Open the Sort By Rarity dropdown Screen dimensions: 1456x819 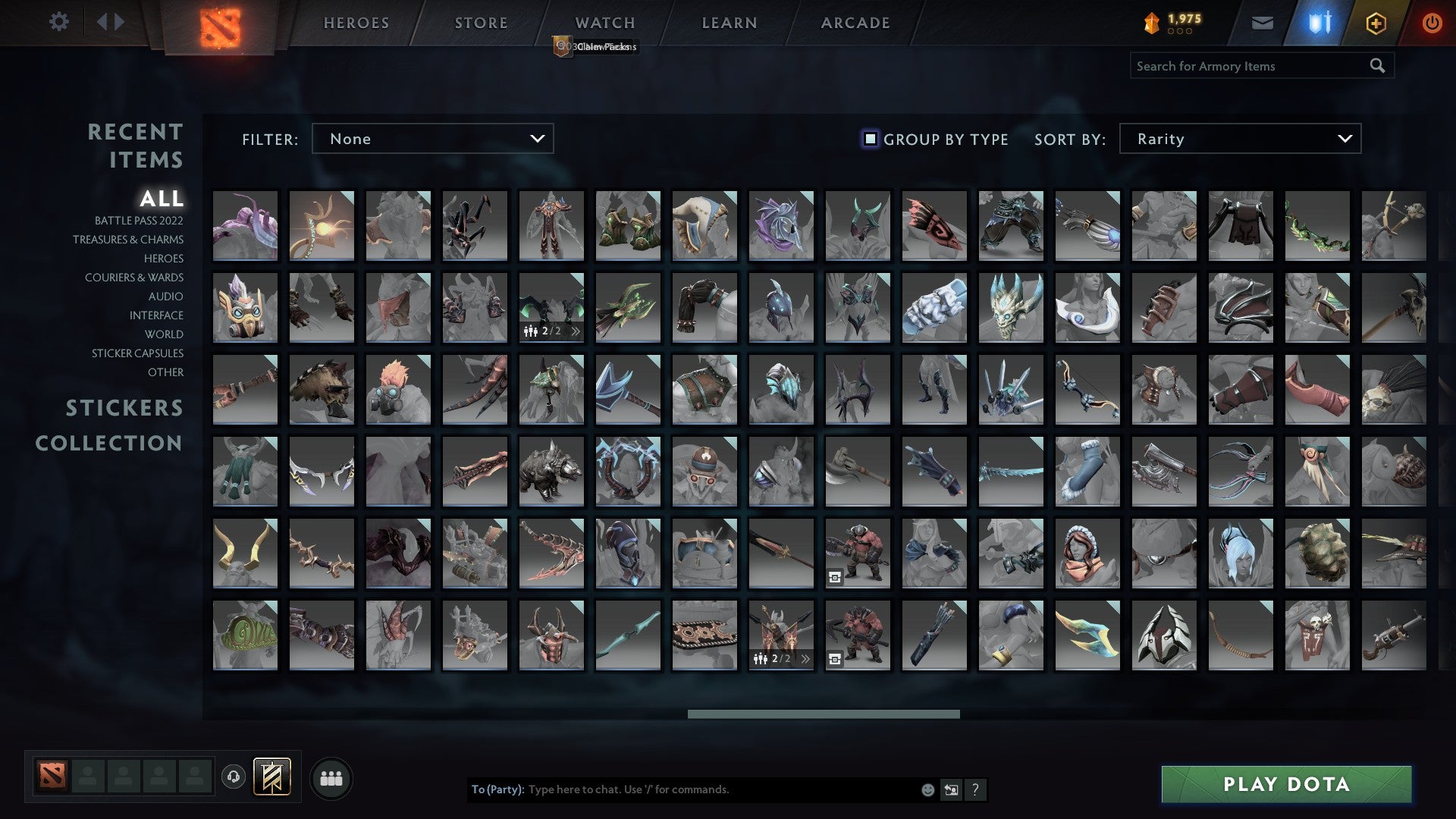(1238, 139)
